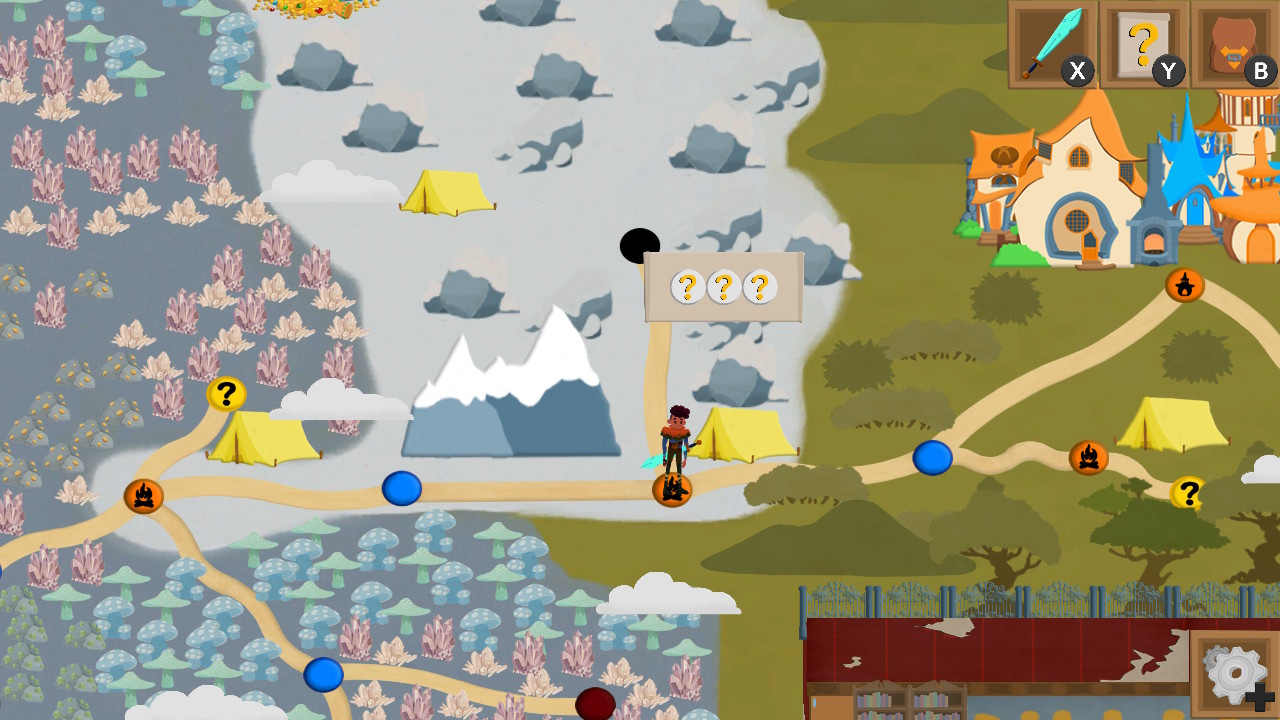Select the campfire node near the eastern tent
The width and height of the screenshot is (1280, 720).
tap(1089, 458)
